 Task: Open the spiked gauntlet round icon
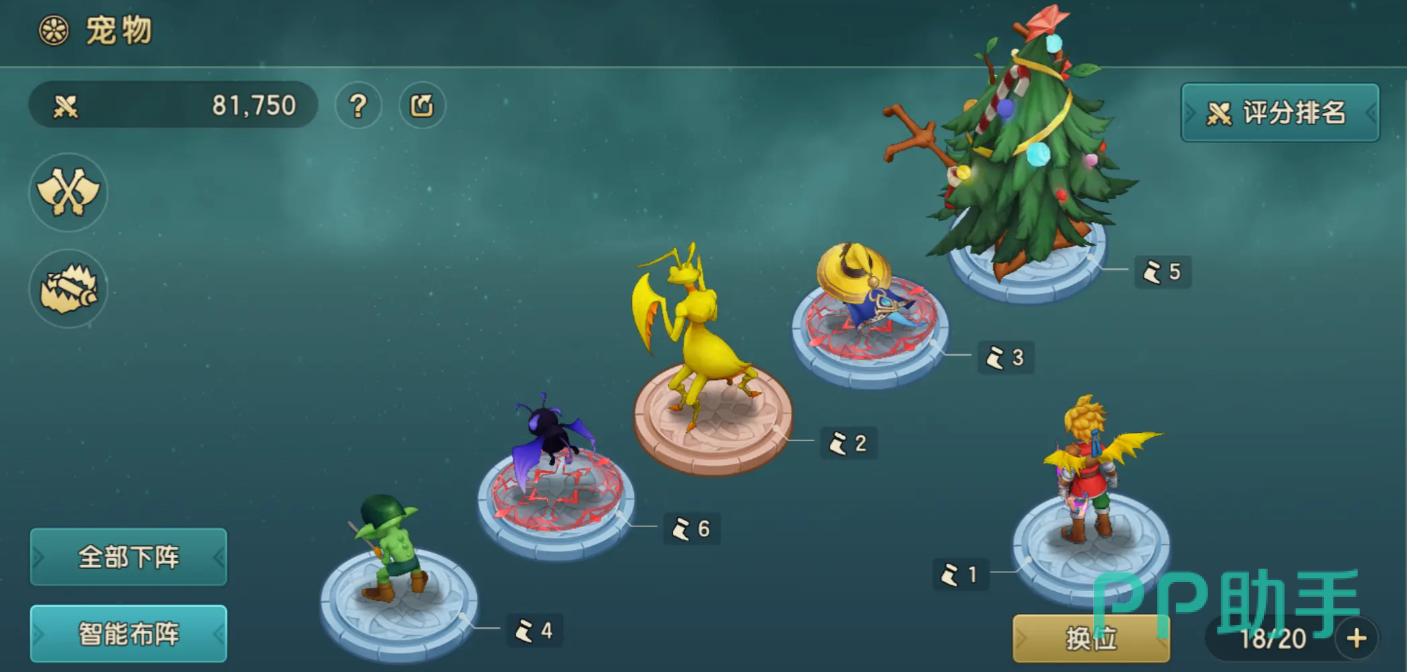(x=68, y=288)
